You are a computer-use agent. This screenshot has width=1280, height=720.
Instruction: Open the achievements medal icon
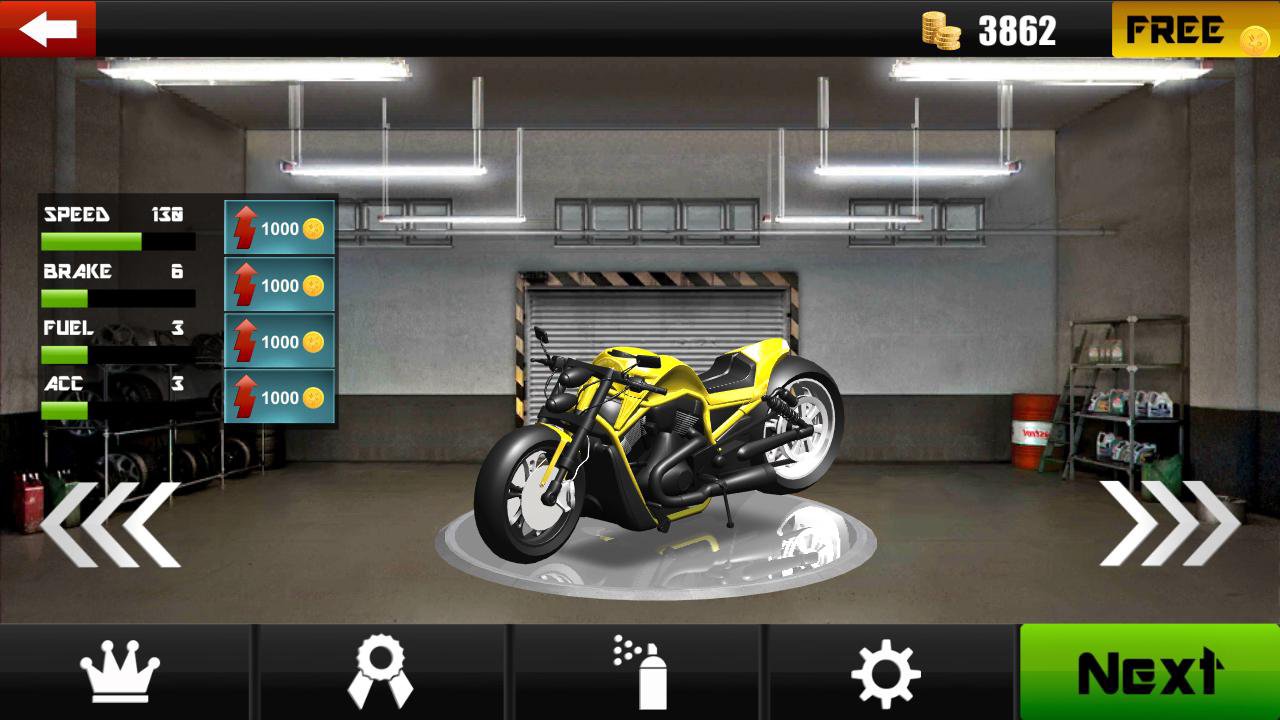coord(380,674)
